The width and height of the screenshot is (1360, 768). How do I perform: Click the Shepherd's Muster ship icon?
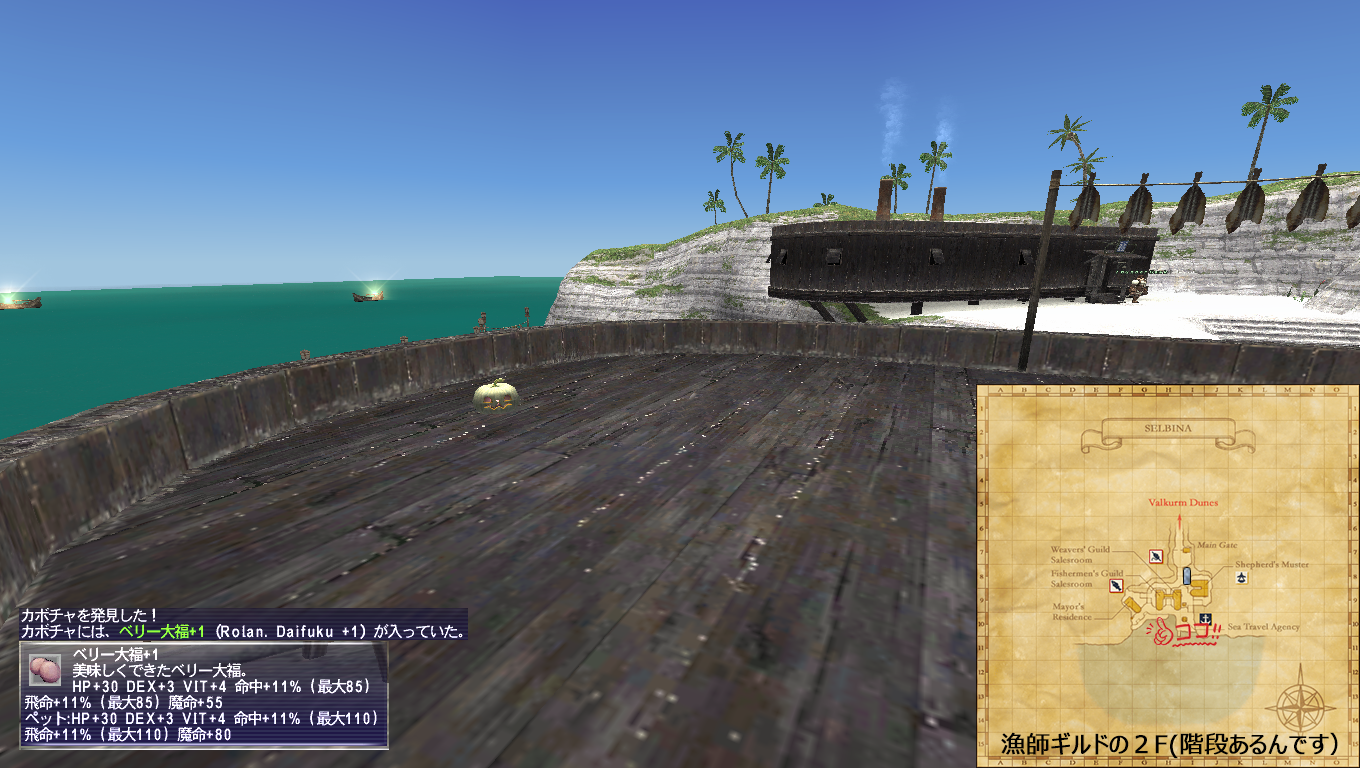(x=1241, y=578)
